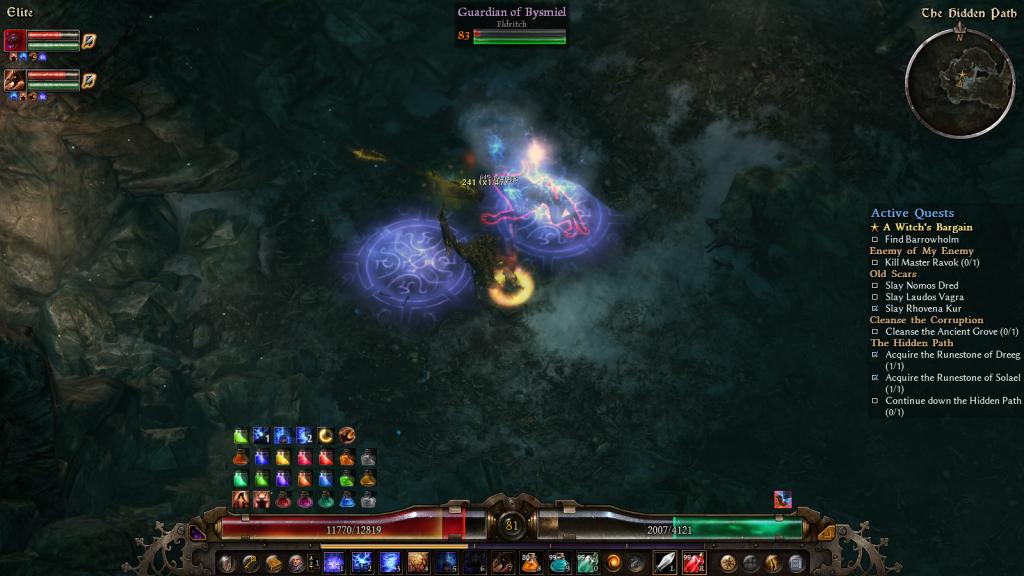The height and width of the screenshot is (576, 1024).
Task: Open the quest journal book icon
Action: (x=273, y=562)
